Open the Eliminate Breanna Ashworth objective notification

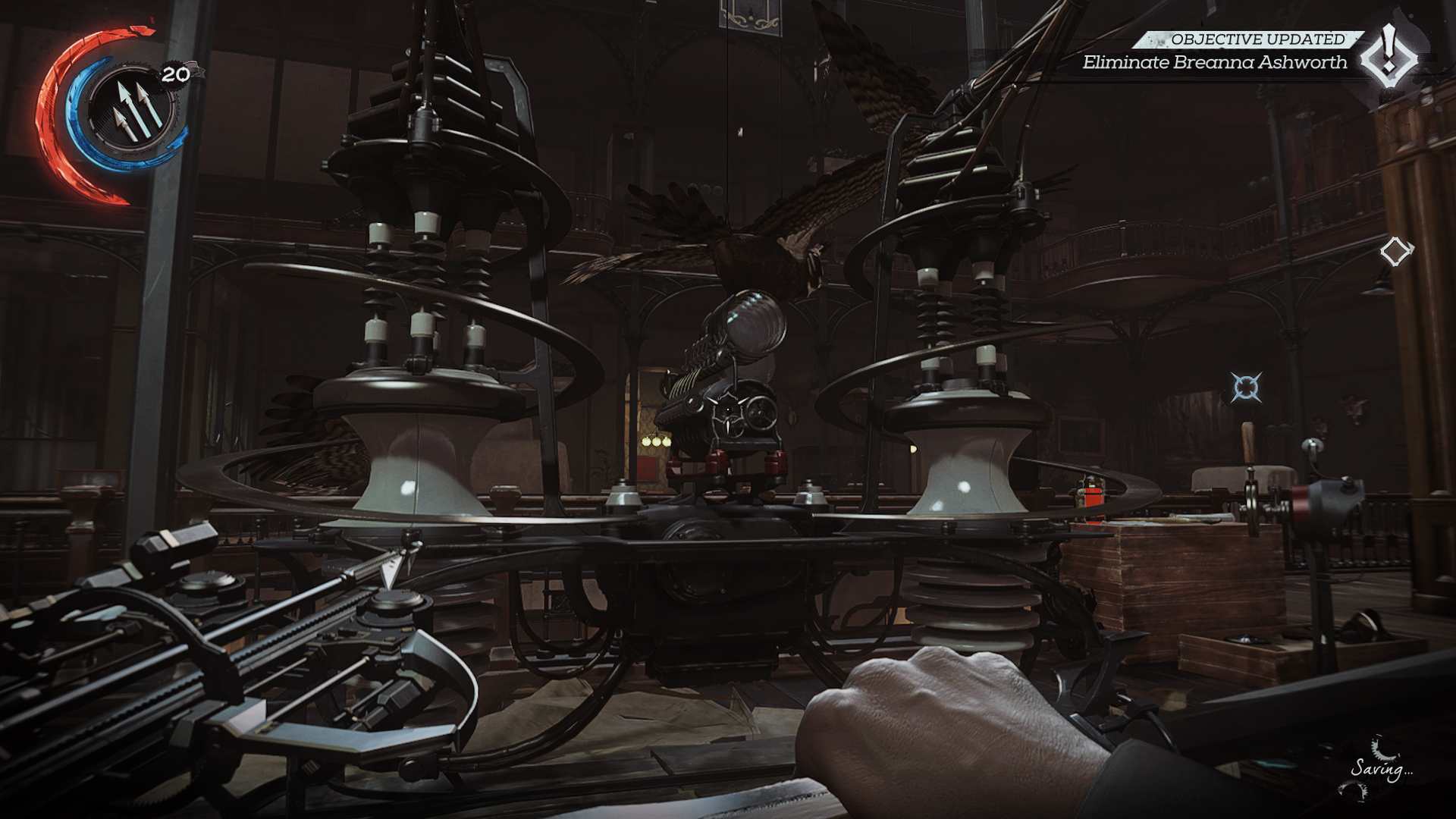click(1214, 62)
